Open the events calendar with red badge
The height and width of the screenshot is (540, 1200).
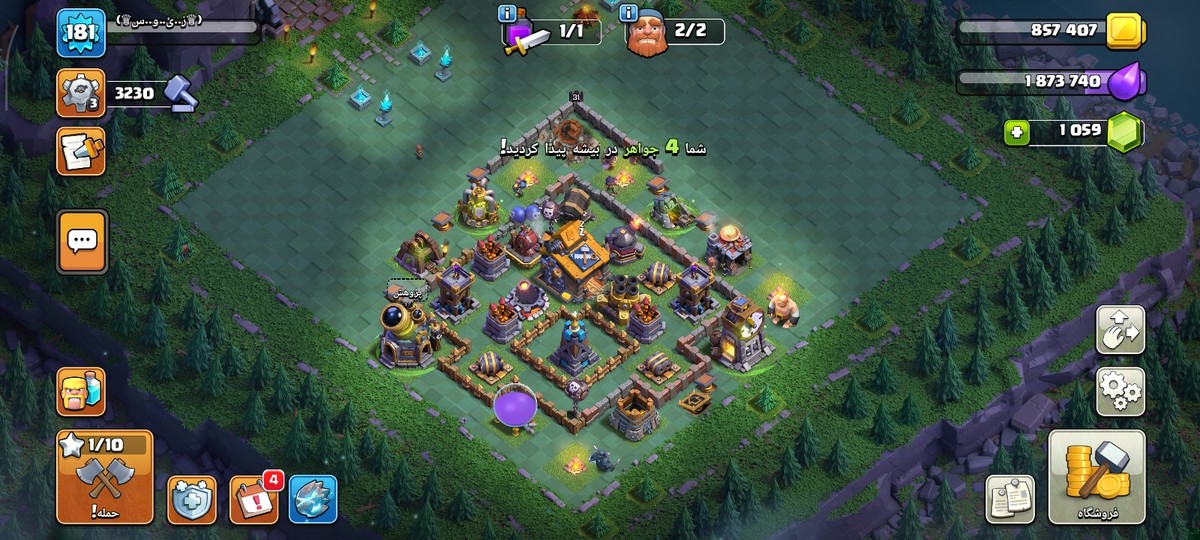click(x=254, y=499)
